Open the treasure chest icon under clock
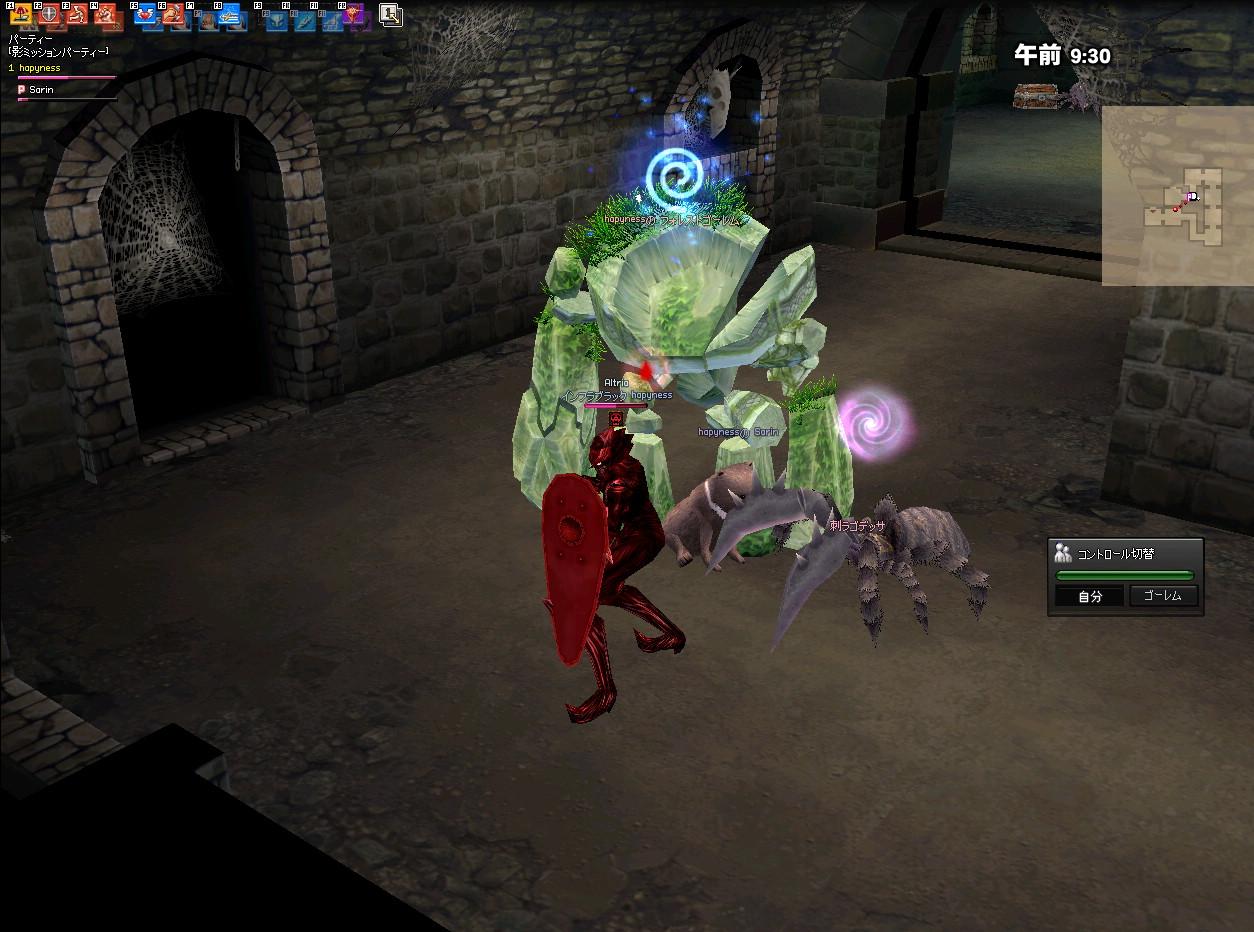Viewport: 1254px width, 932px height. coord(1034,96)
